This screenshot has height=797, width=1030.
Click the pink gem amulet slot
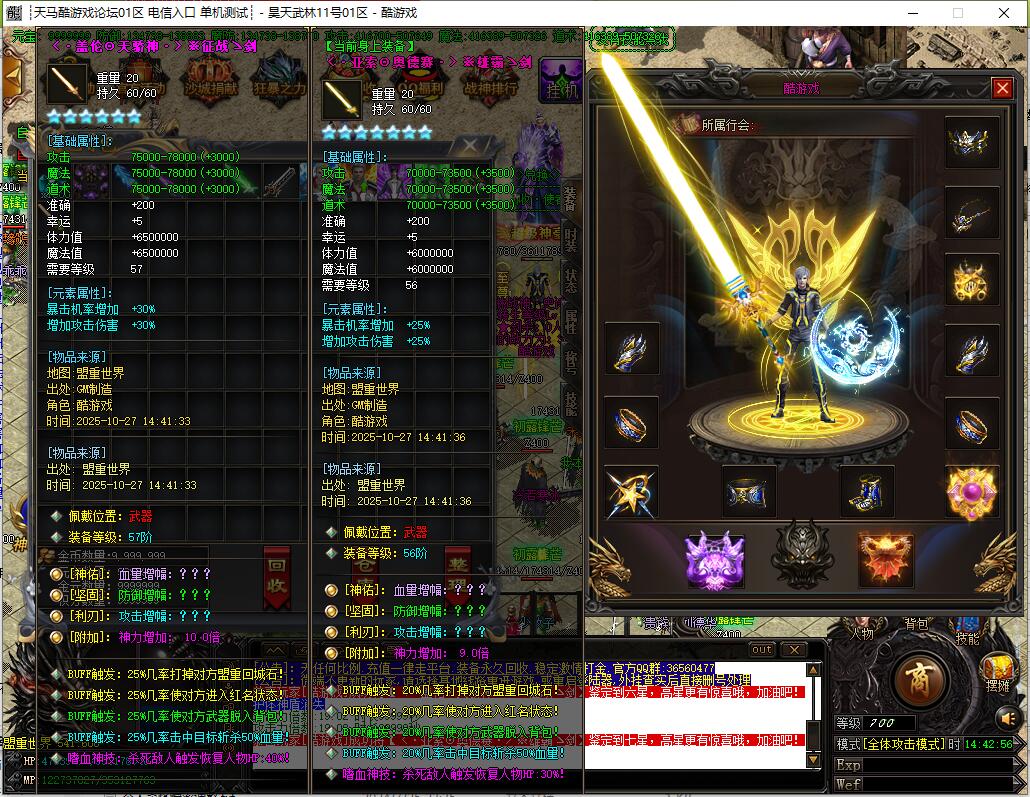pyautogui.click(x=971, y=492)
